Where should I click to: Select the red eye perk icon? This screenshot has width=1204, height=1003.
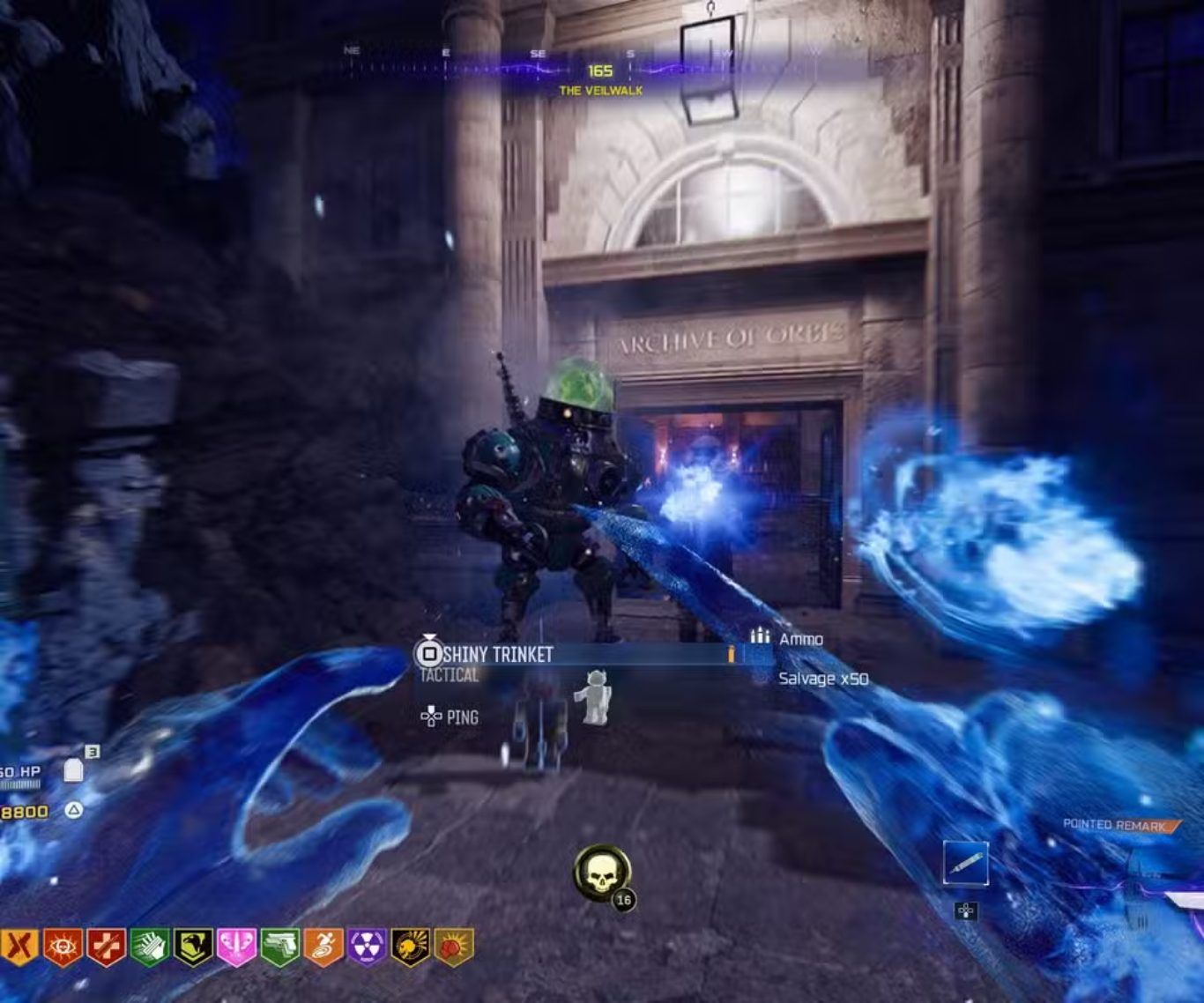[x=63, y=947]
